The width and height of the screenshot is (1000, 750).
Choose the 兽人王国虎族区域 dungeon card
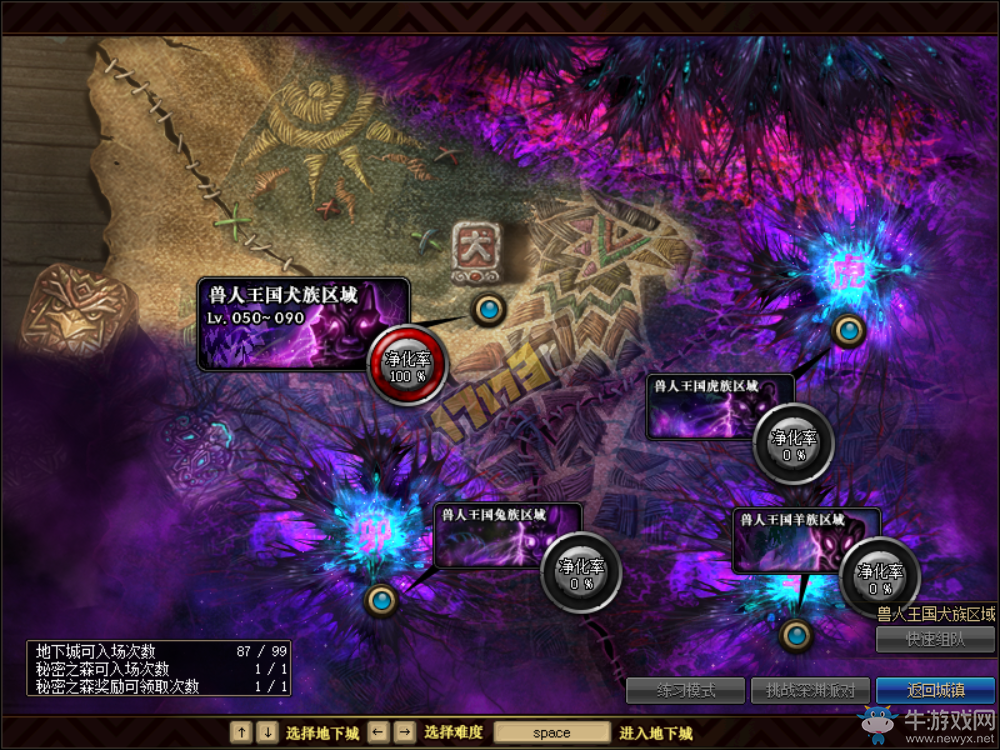pyautogui.click(x=718, y=407)
